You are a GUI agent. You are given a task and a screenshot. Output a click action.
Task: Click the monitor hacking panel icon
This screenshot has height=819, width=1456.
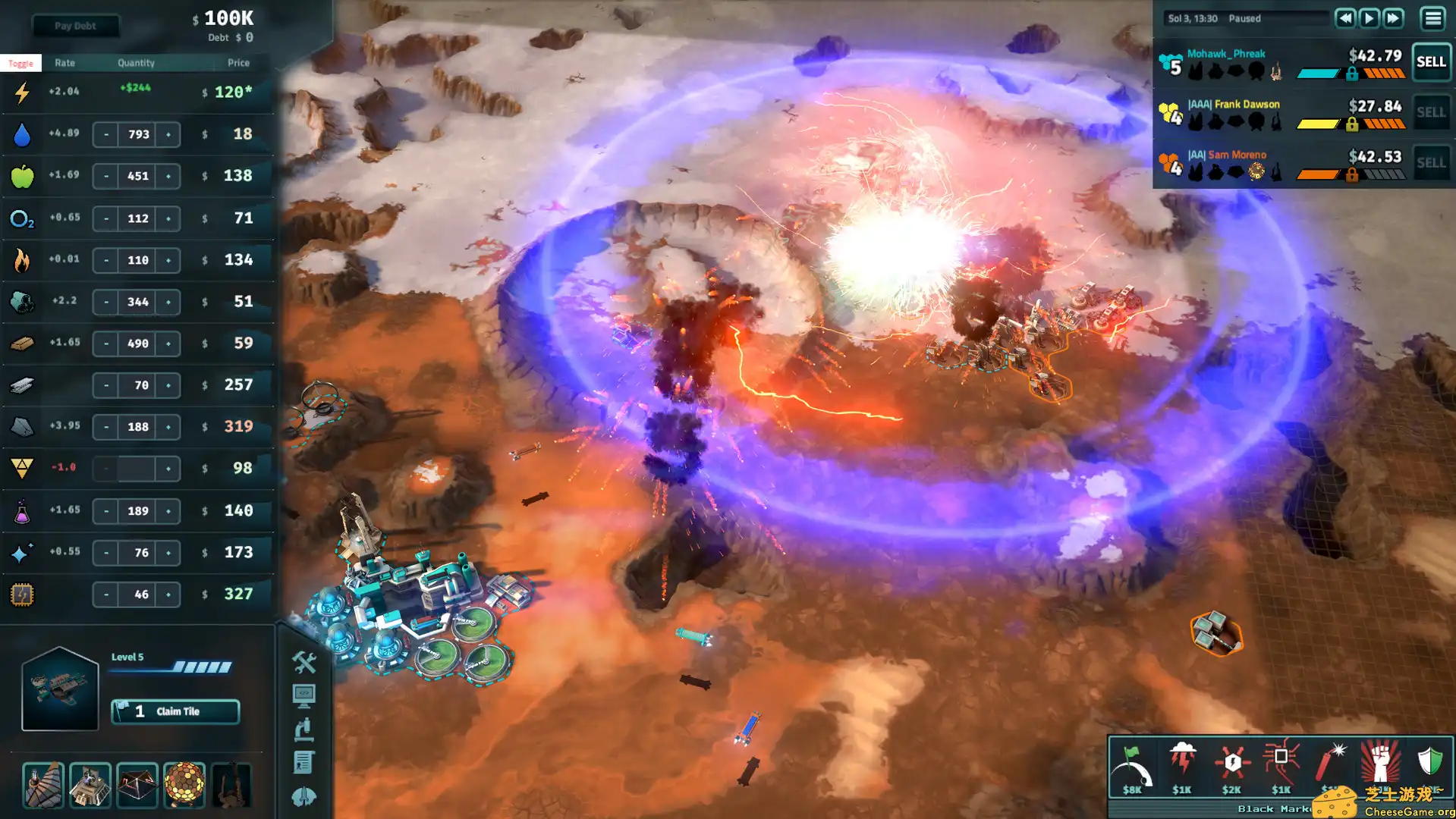[x=304, y=694]
